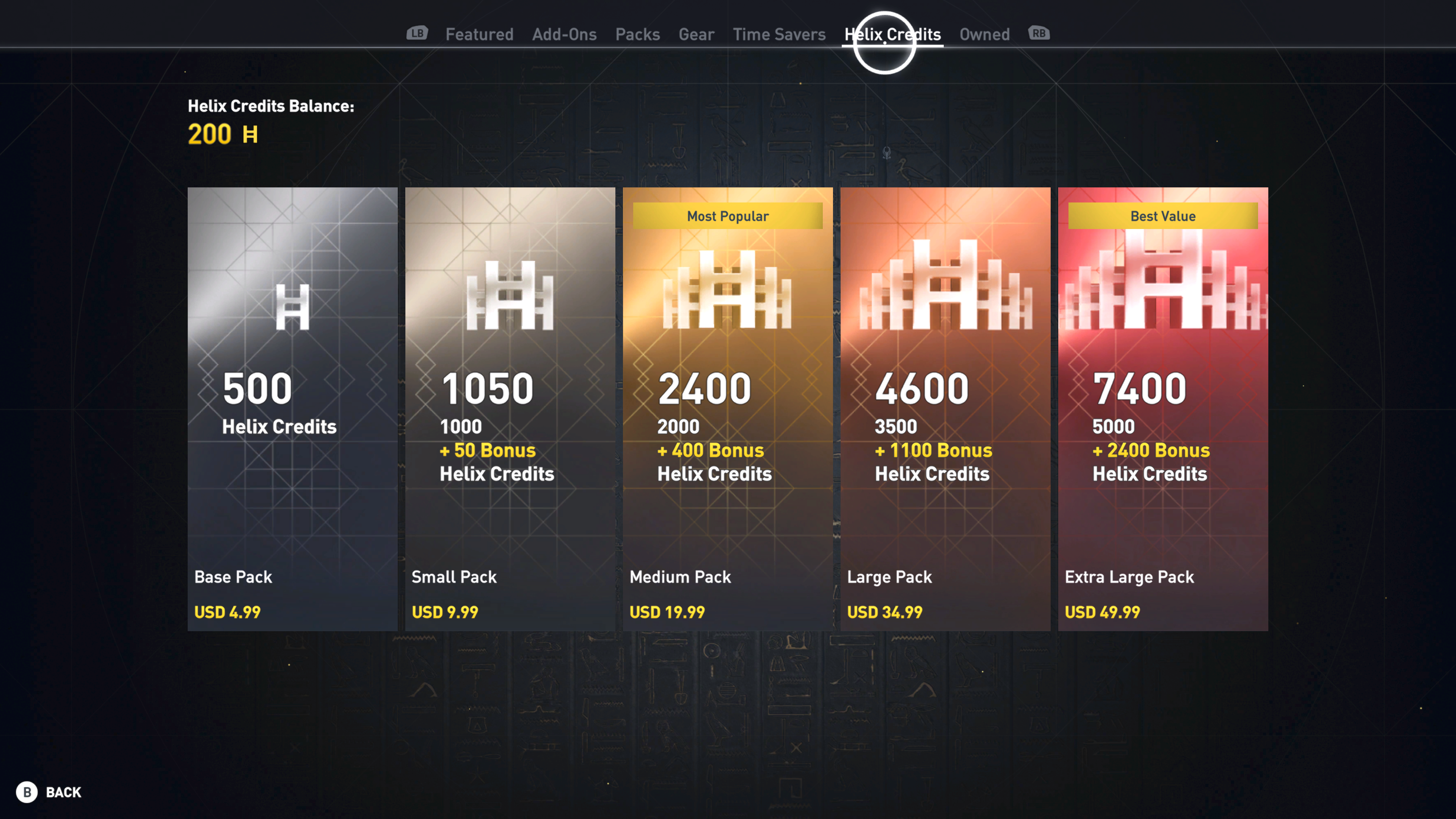
Task: Open the Add-Ons tab
Action: tap(564, 35)
